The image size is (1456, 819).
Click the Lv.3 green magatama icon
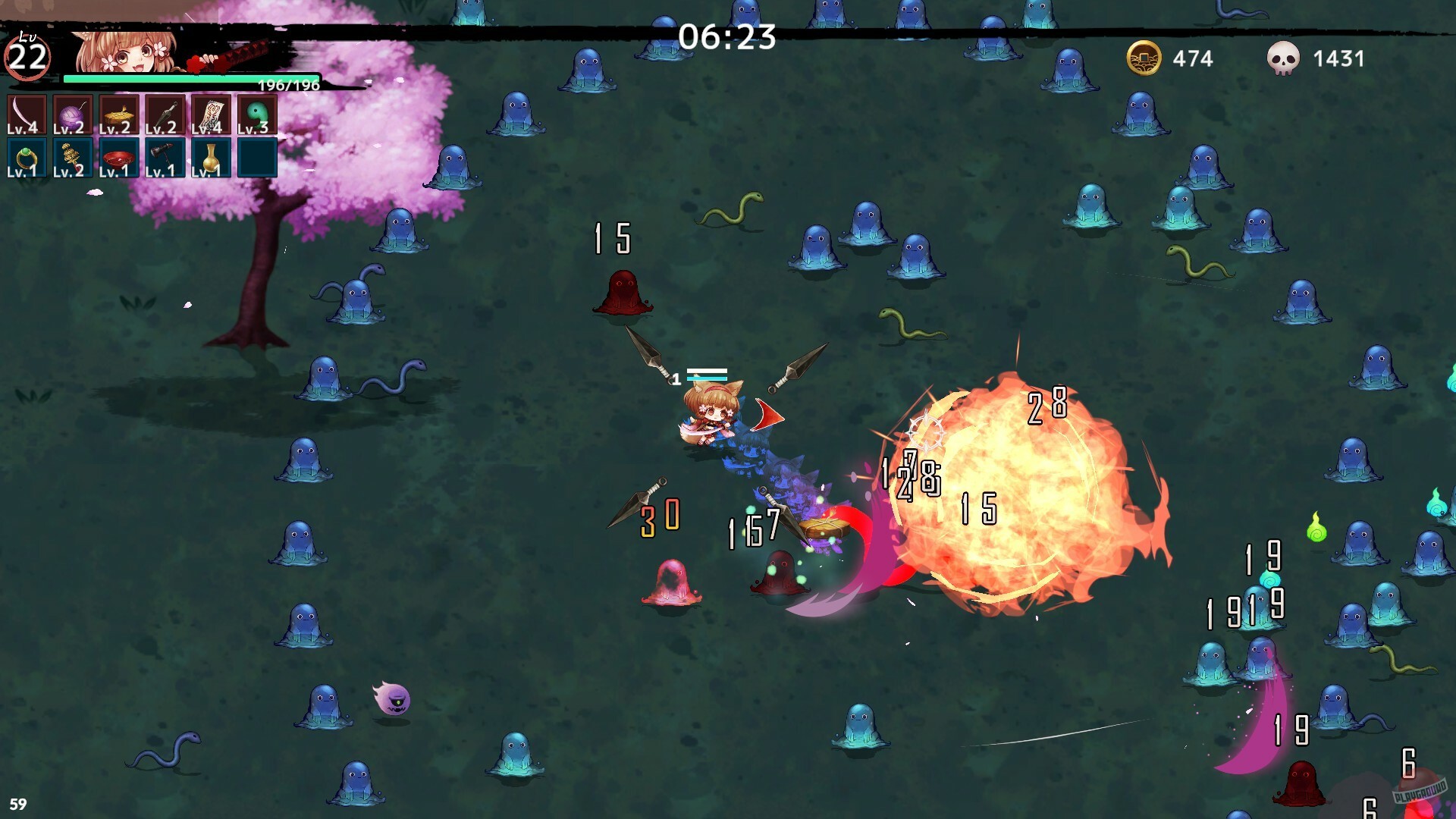click(x=257, y=115)
